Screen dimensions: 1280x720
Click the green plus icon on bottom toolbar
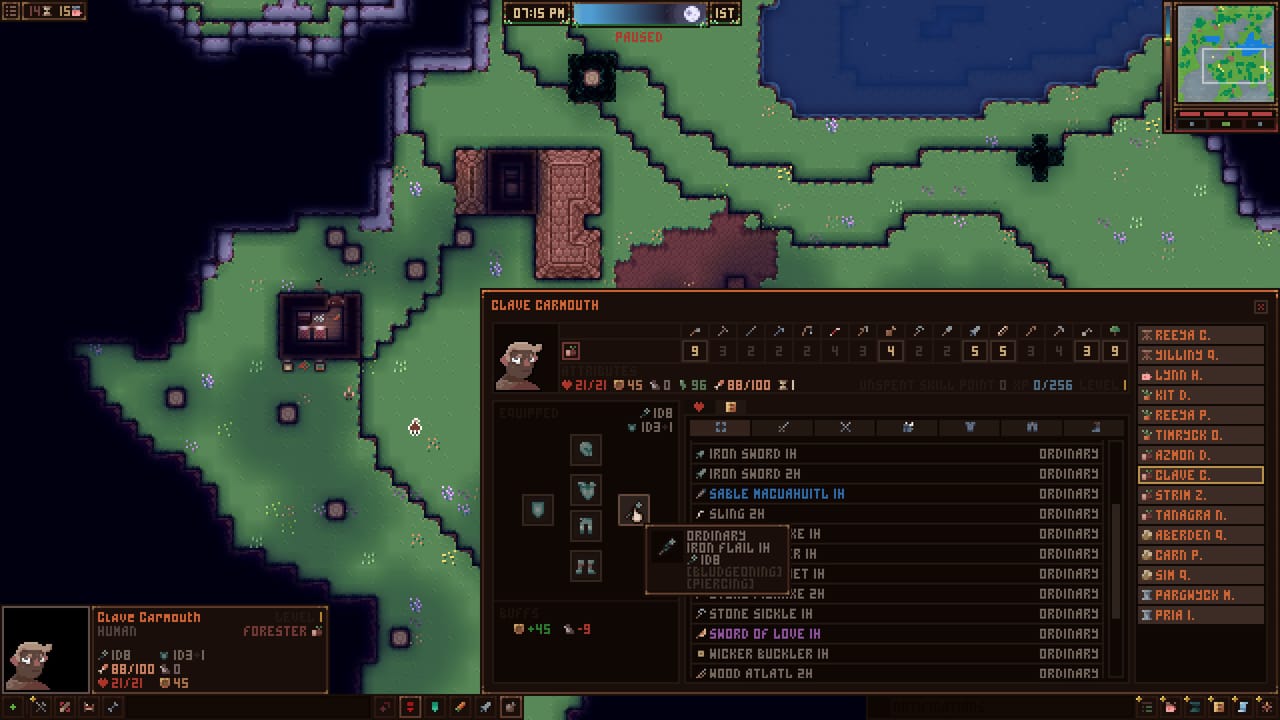13,707
